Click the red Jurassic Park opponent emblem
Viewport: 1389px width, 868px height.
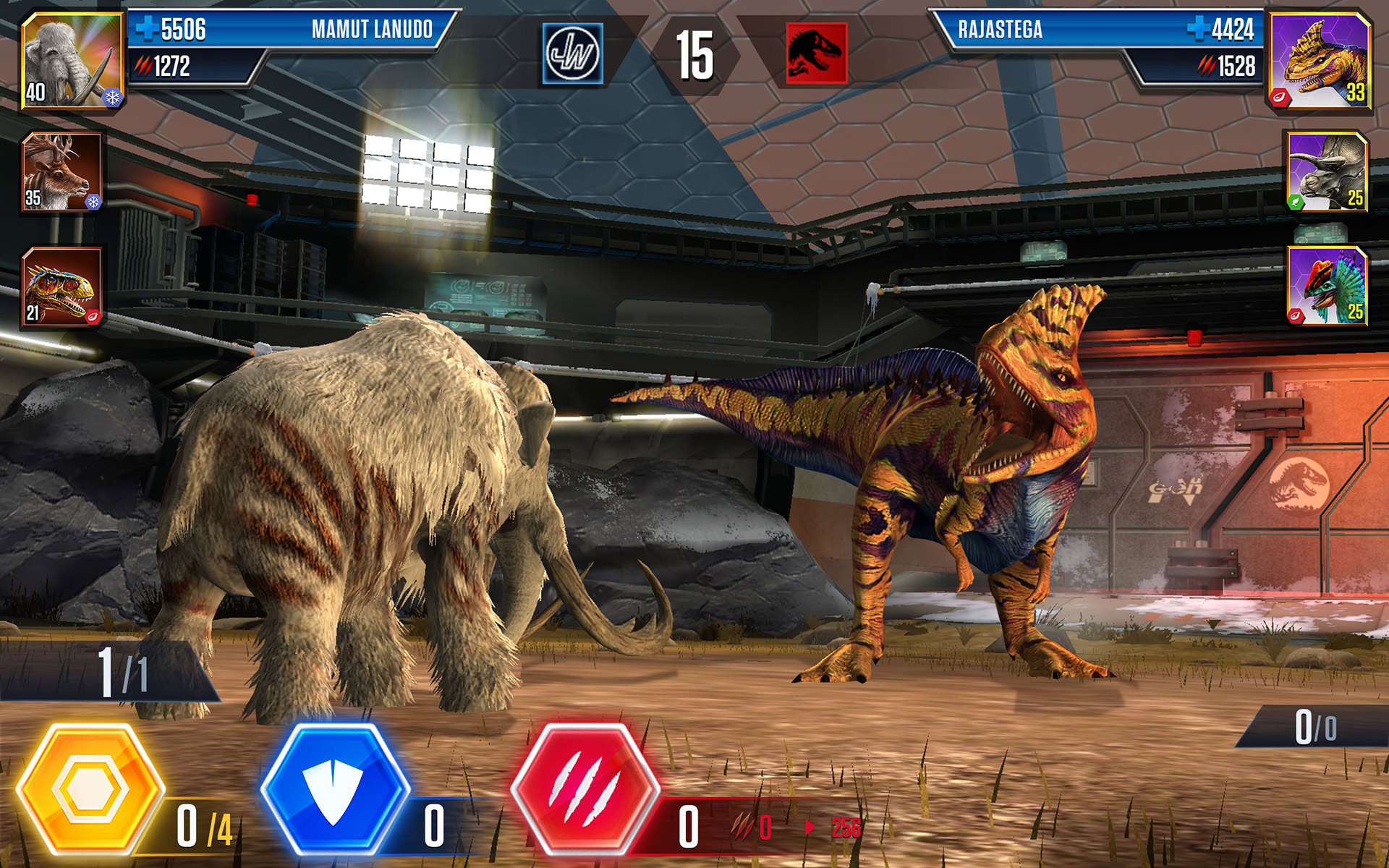(x=816, y=54)
